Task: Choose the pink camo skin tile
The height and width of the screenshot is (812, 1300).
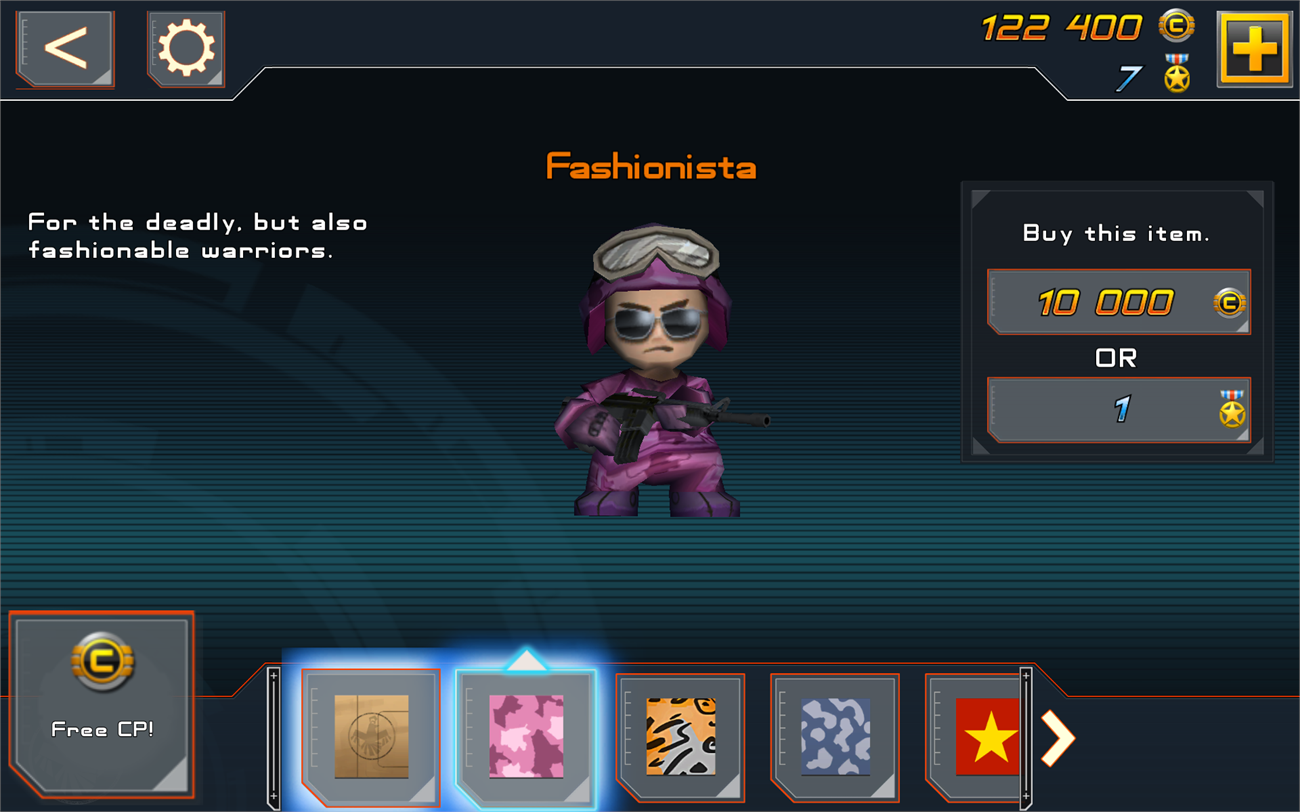Action: tap(526, 736)
